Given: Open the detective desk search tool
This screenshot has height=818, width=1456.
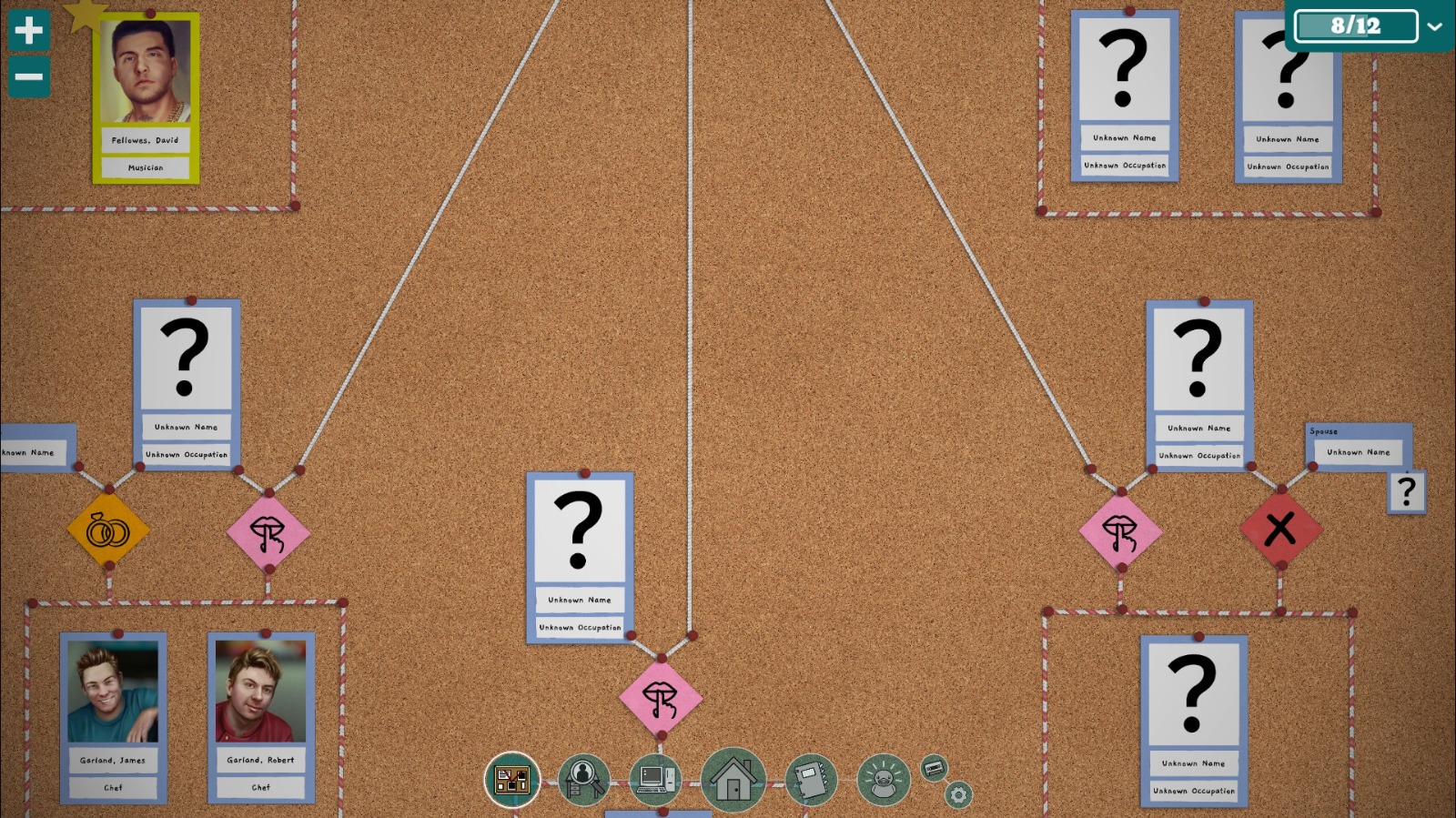Looking at the screenshot, I should [x=583, y=778].
